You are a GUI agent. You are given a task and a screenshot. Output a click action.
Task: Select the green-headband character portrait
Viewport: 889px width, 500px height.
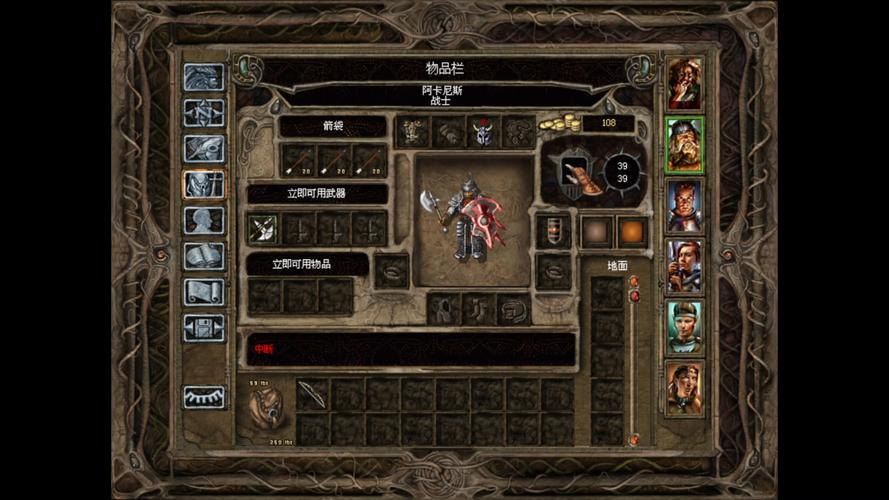coord(685,327)
